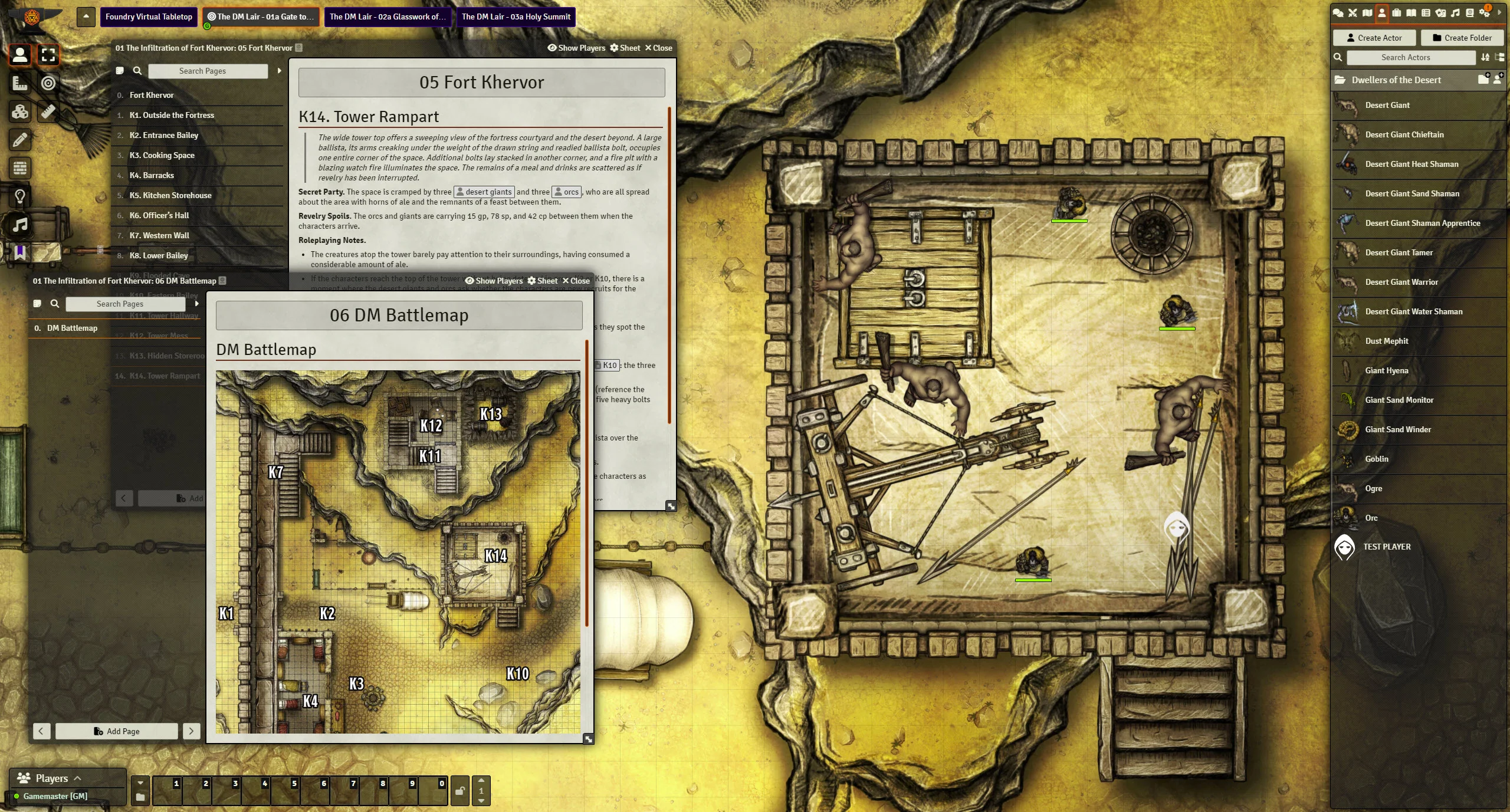Open the Create Actor dialog

pyautogui.click(x=1374, y=38)
